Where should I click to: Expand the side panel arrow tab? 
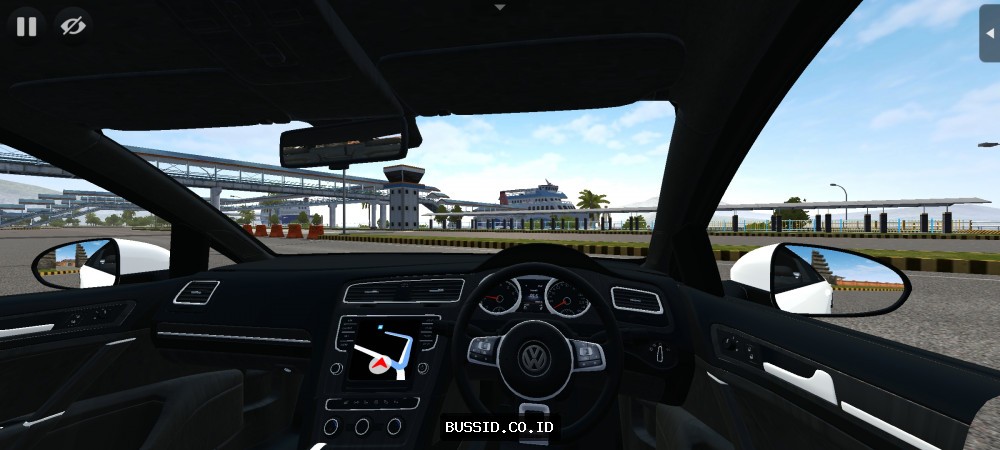tap(990, 32)
